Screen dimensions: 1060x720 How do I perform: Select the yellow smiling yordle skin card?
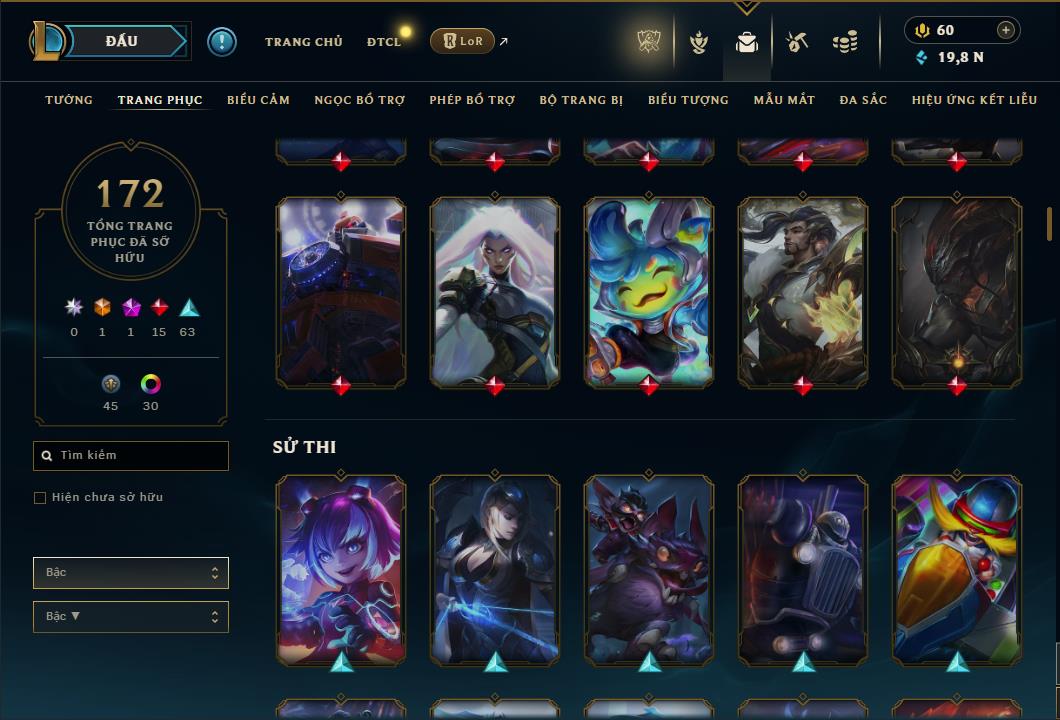[649, 290]
